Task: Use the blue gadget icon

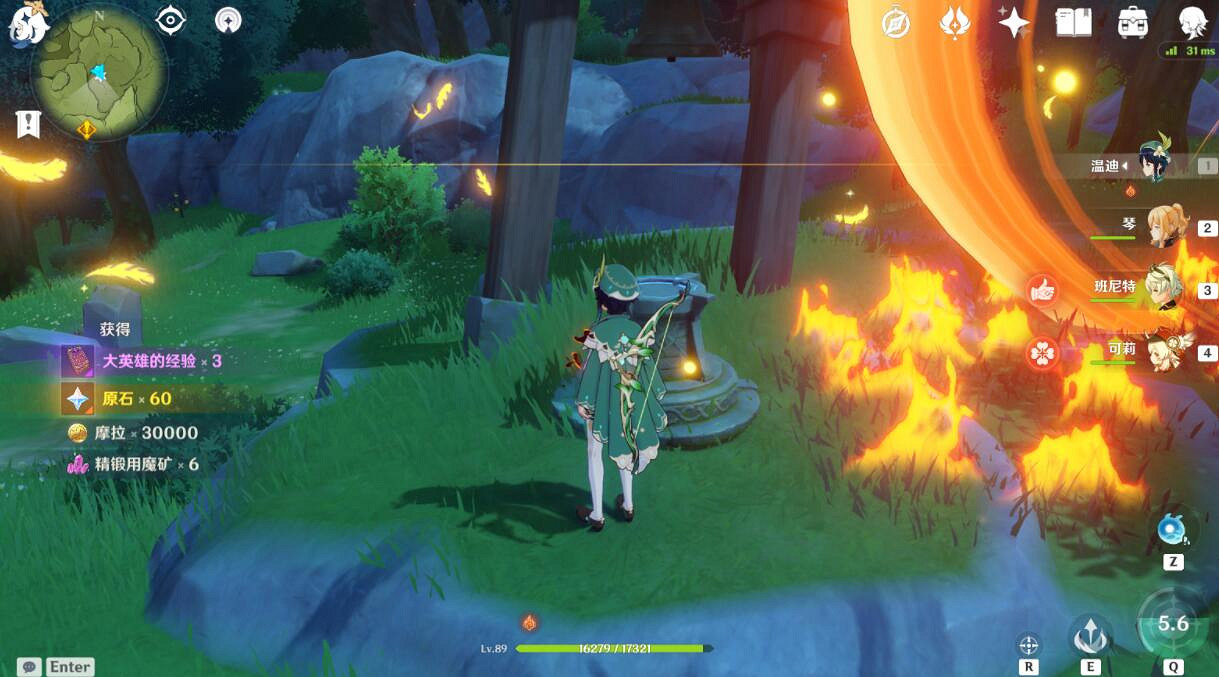Action: click(1172, 530)
